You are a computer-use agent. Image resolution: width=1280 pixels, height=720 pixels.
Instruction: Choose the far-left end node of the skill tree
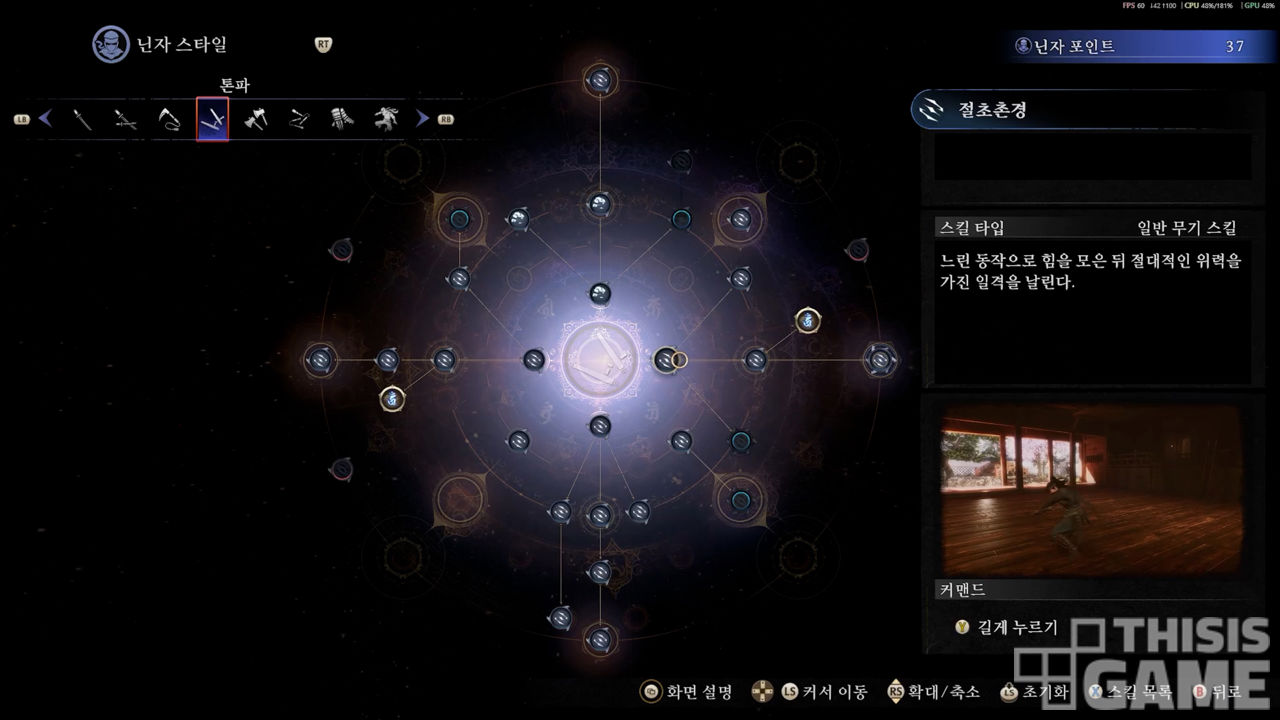[321, 359]
